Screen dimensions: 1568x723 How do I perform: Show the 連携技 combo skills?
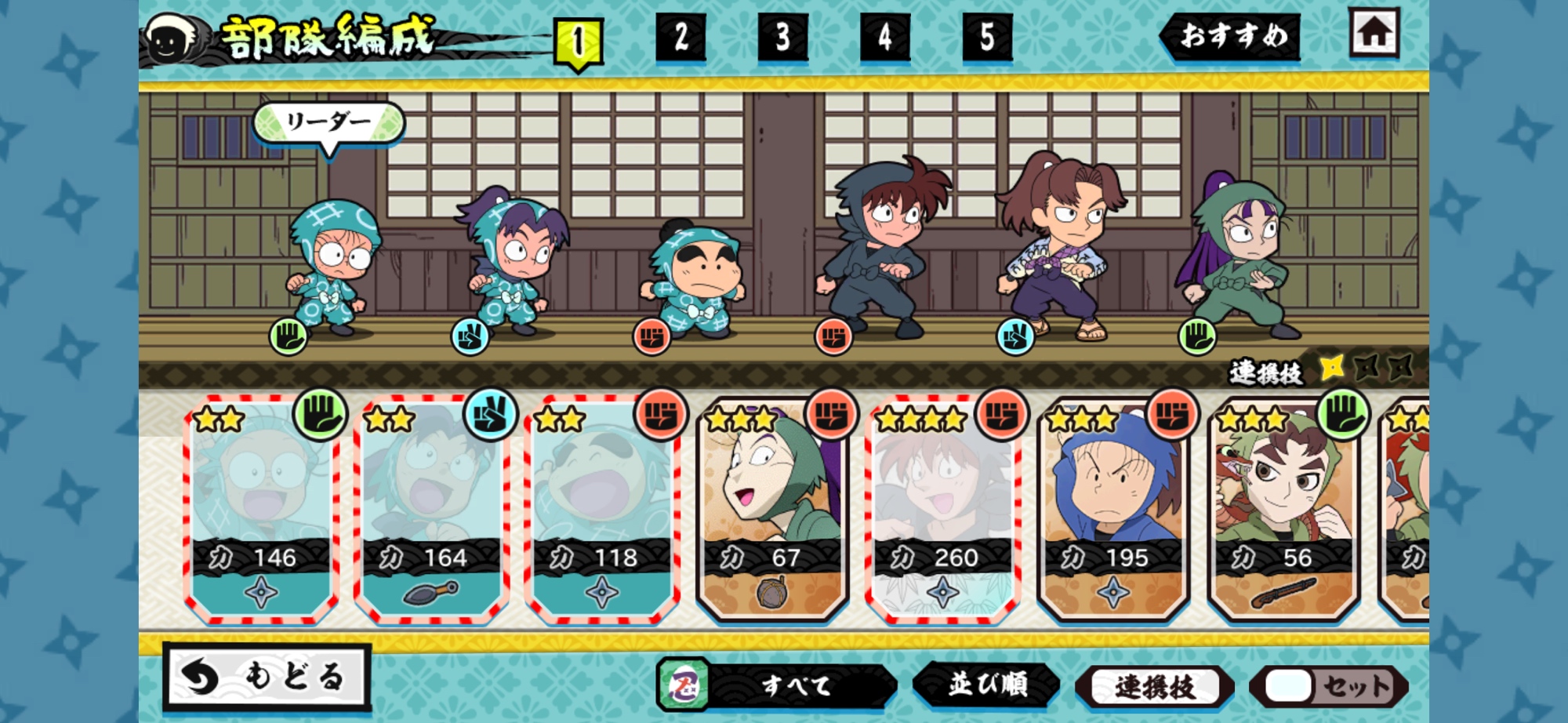(1154, 687)
